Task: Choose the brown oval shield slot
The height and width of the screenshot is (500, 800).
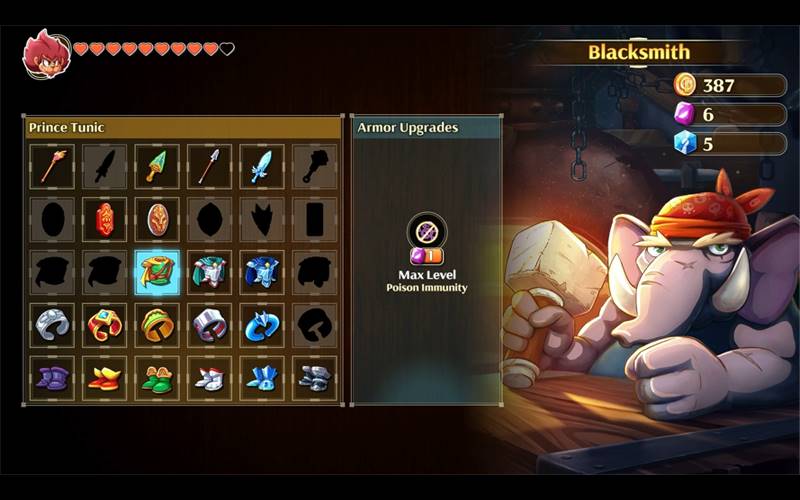Action: tap(157, 219)
